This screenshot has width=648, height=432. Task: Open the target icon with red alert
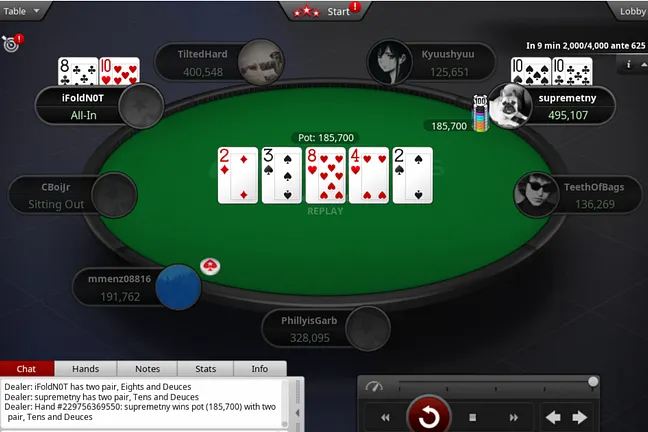click(11, 44)
